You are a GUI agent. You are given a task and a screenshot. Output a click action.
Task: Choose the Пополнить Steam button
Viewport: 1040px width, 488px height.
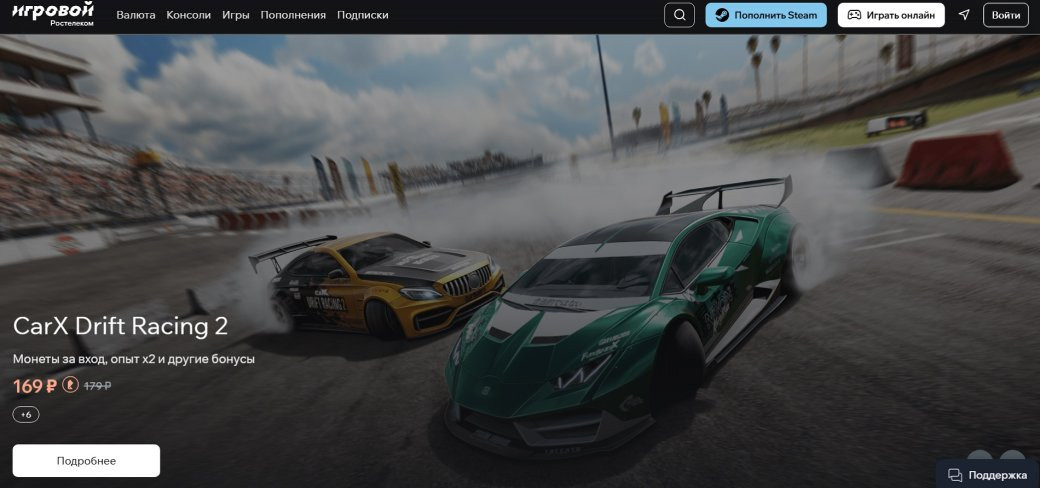click(766, 15)
